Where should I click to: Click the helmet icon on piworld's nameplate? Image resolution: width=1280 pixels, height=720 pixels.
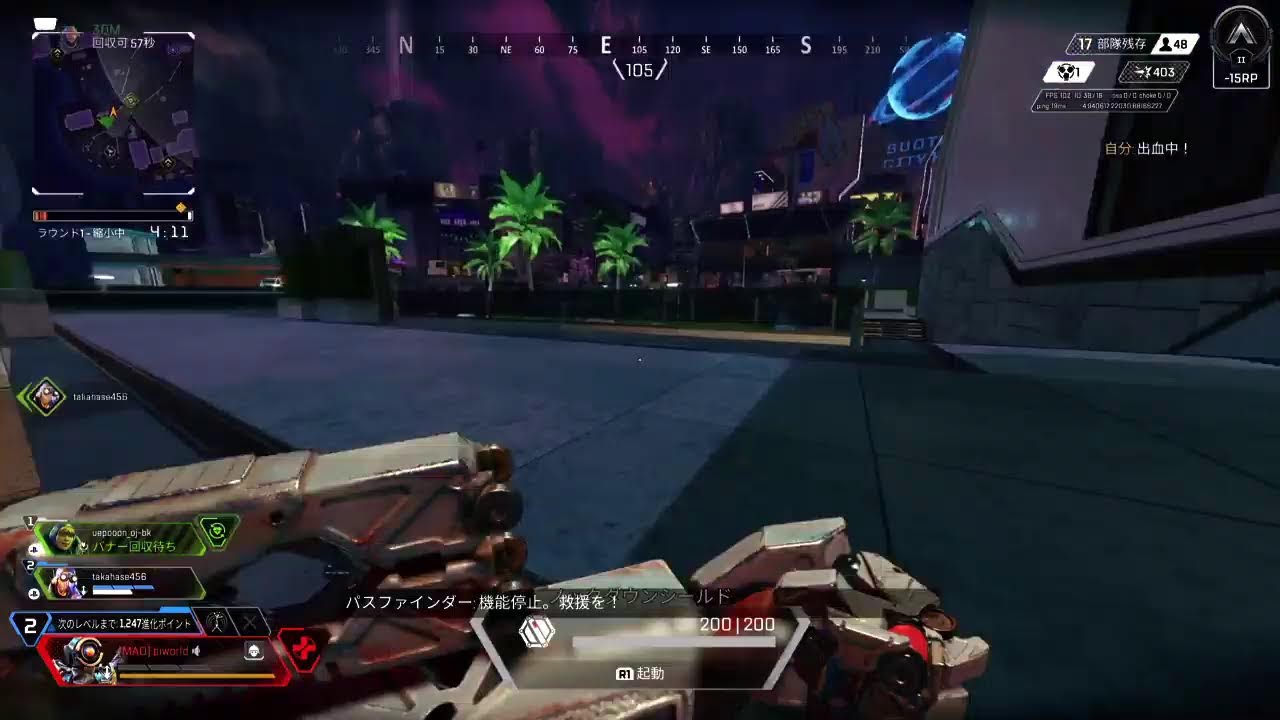coord(254,652)
